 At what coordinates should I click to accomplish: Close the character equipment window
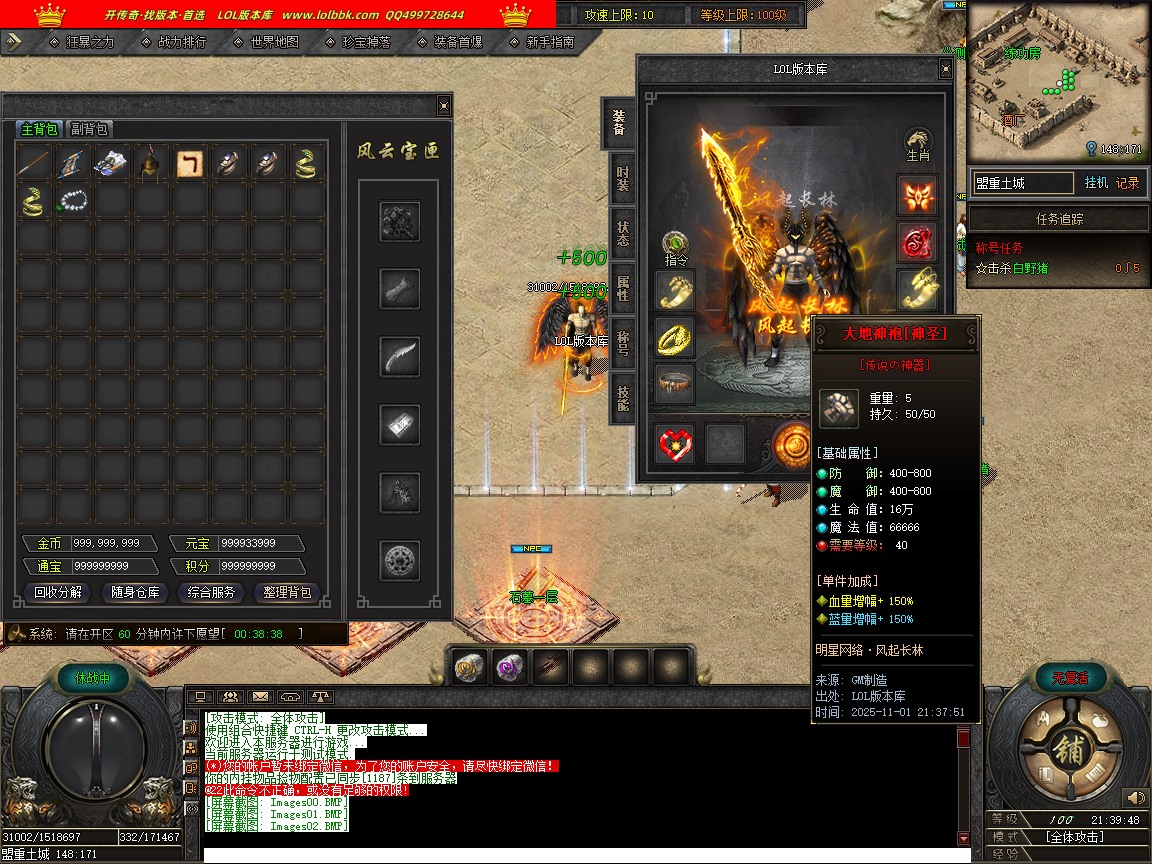click(945, 69)
